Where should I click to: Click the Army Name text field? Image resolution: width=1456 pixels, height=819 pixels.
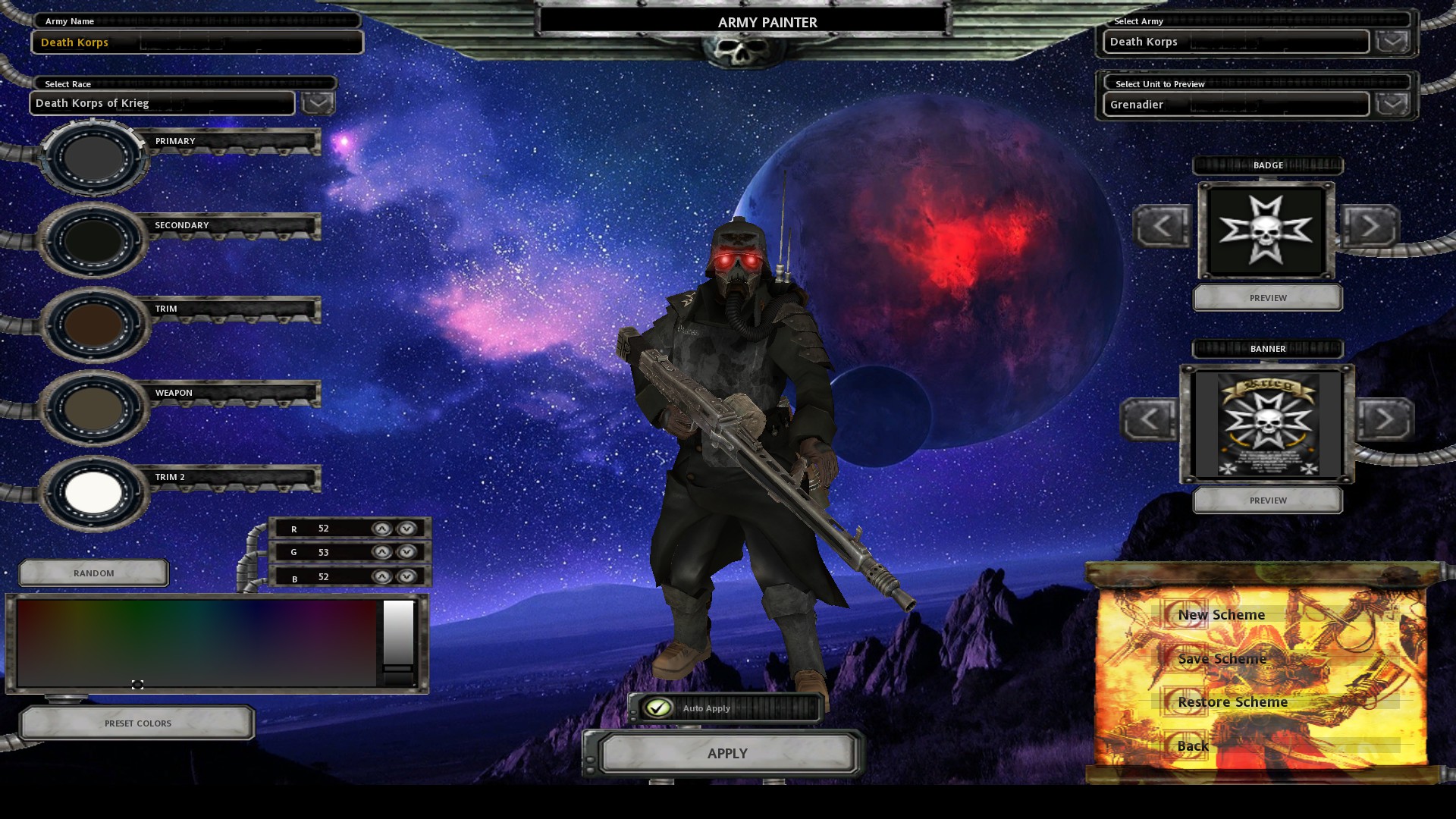point(197,42)
